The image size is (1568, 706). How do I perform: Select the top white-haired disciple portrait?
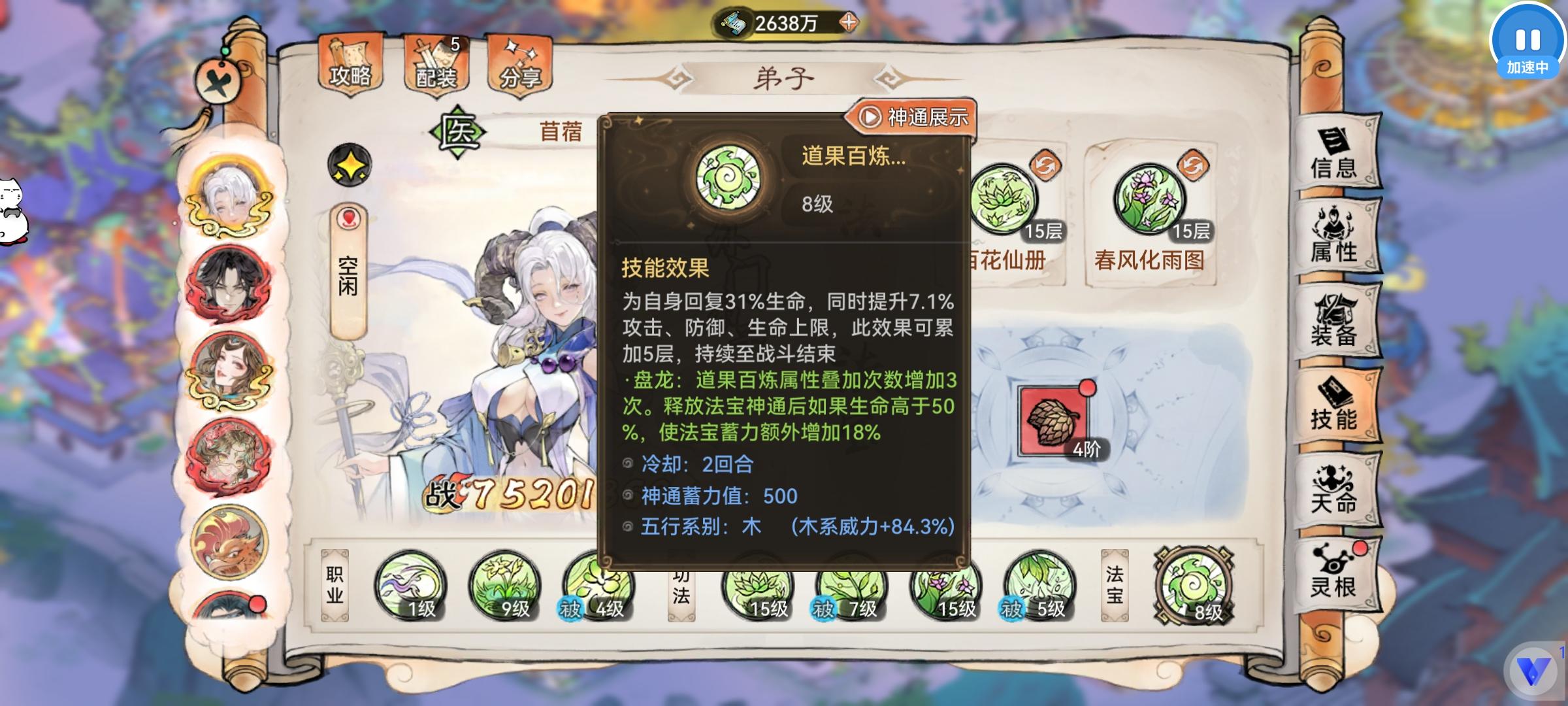(x=227, y=196)
